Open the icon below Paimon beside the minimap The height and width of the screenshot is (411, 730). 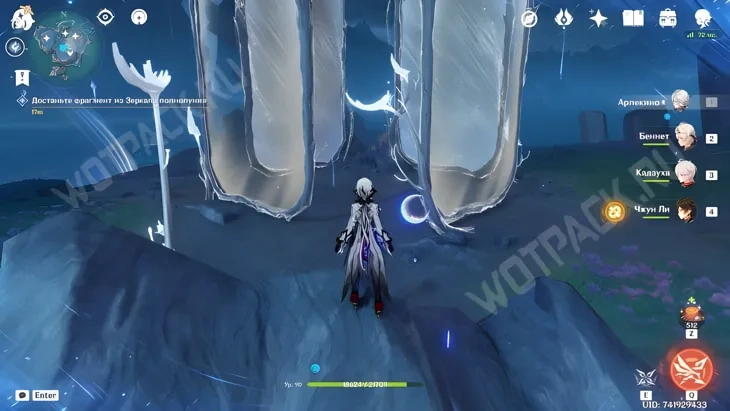tap(14, 47)
